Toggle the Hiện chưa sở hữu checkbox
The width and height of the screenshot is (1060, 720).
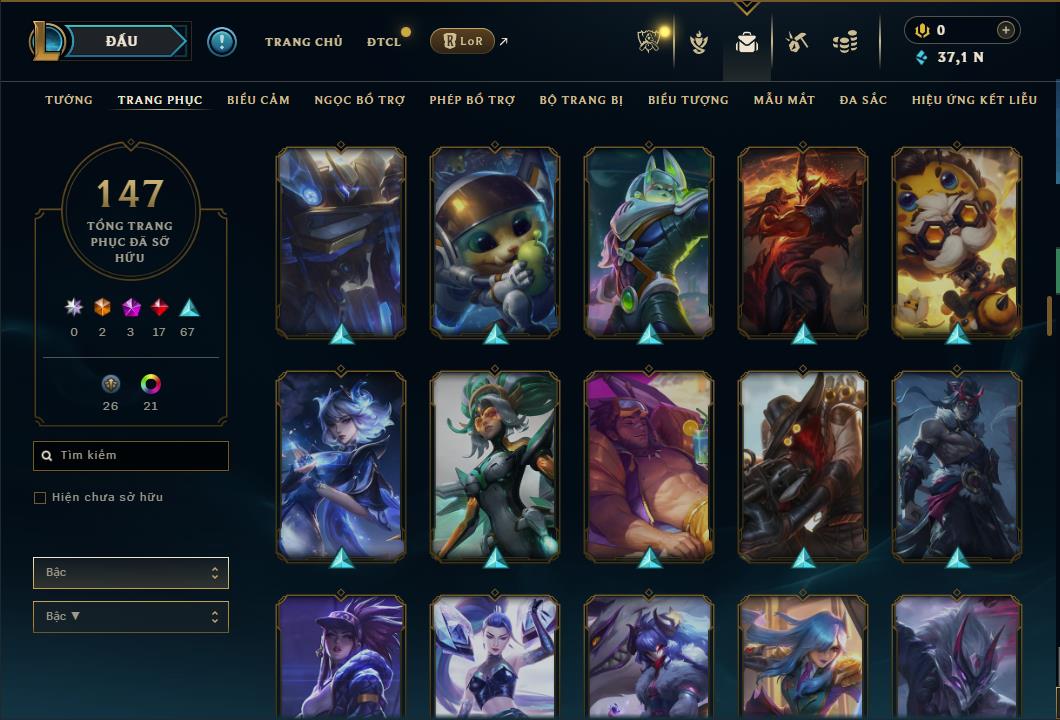pos(40,498)
